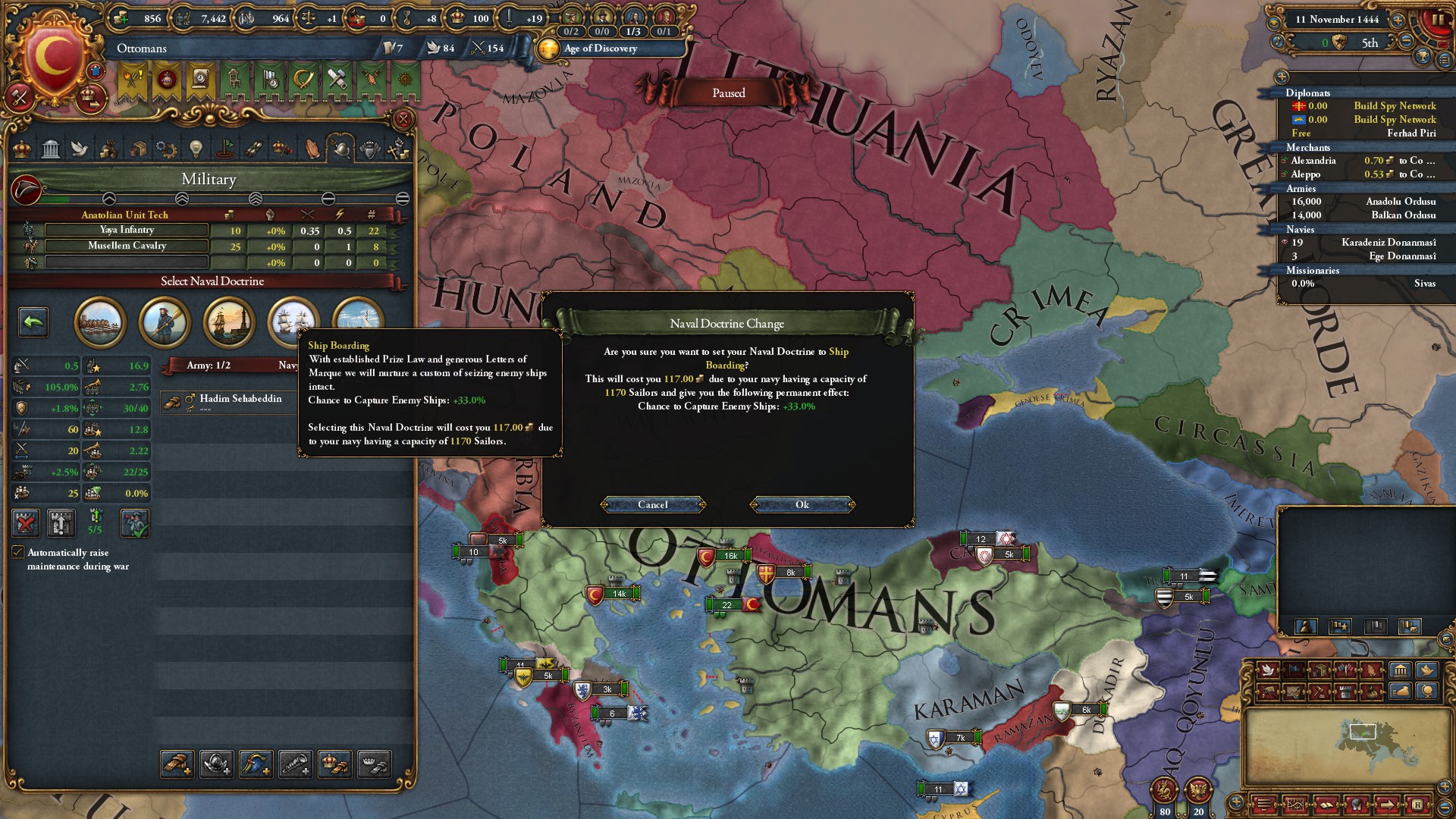Open the Age of Discovery screen
Screen dimensions: 1456x819
pyautogui.click(x=600, y=49)
